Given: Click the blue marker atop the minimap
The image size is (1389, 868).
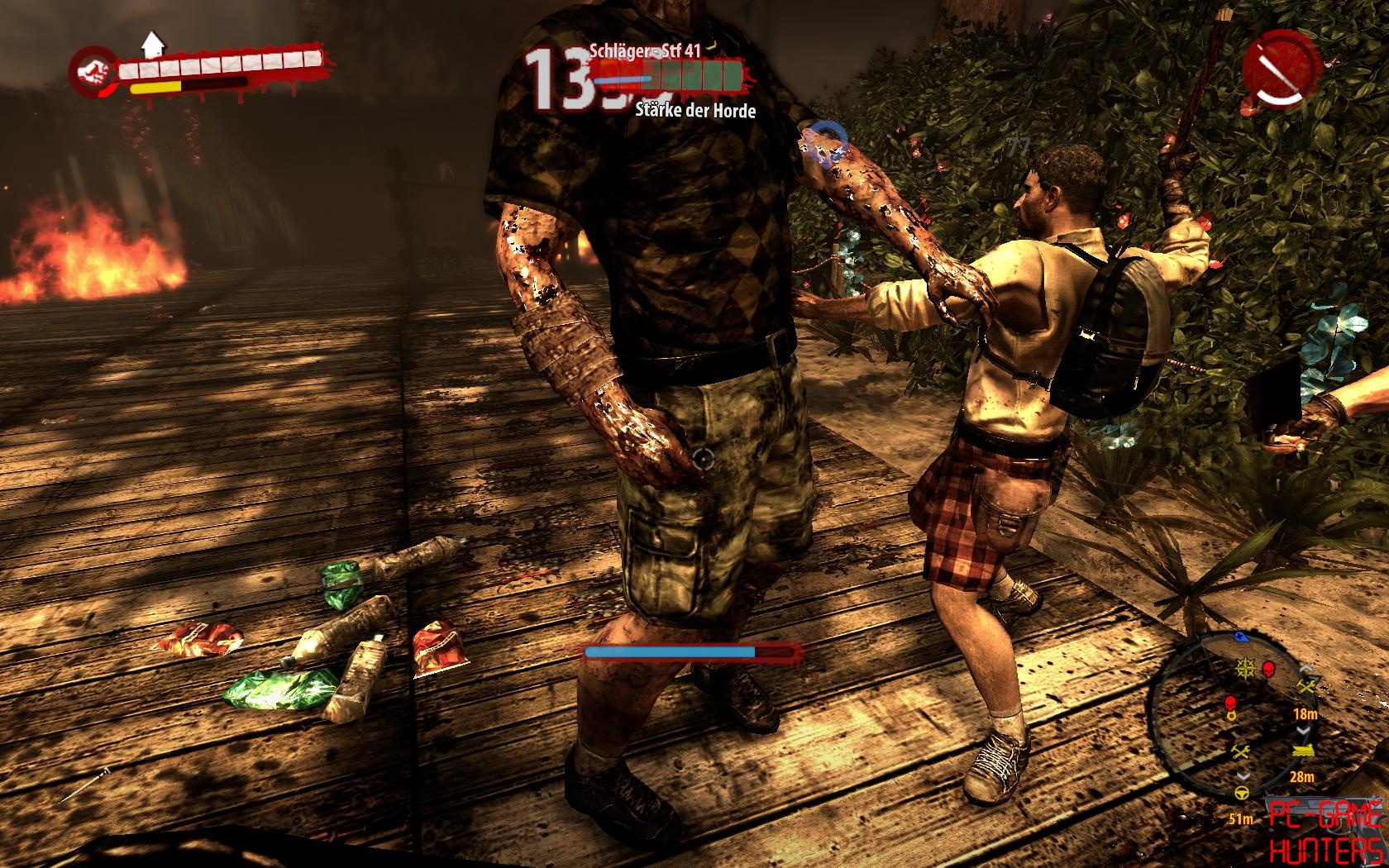Looking at the screenshot, I should pos(1242,637).
